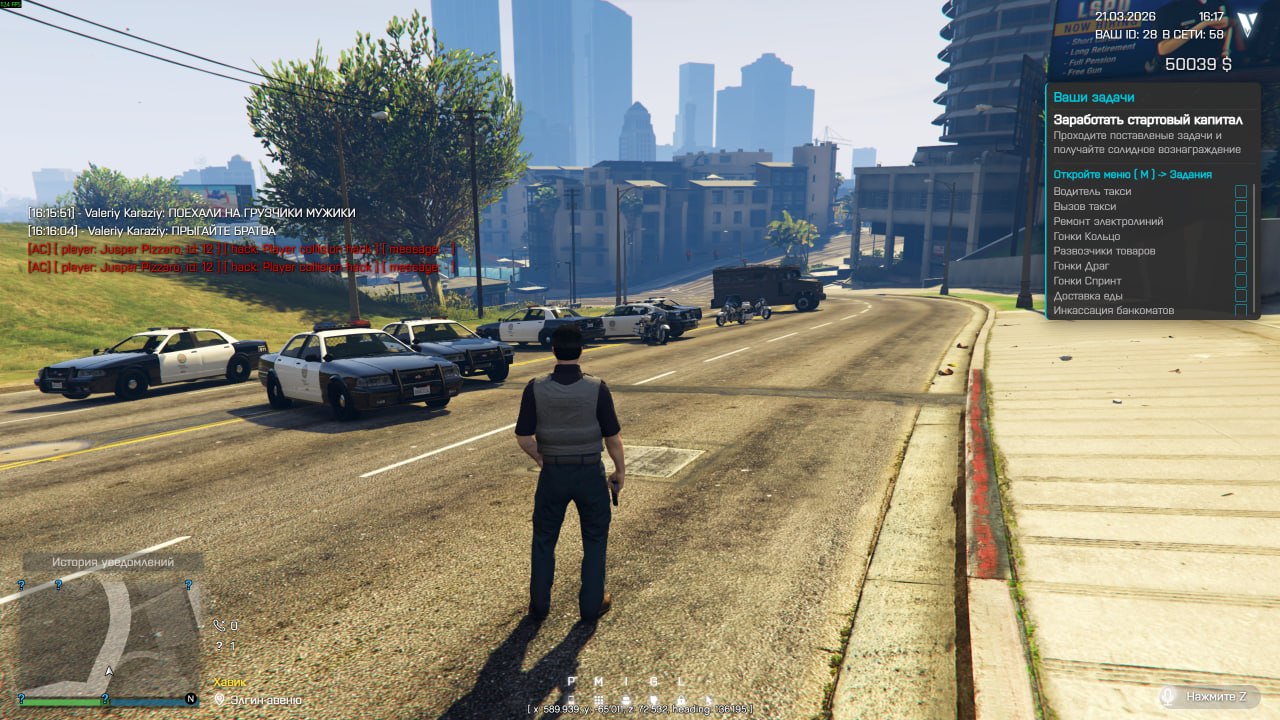Click the microphone voice chat icon
The image size is (1280, 720).
pyautogui.click(x=1167, y=696)
